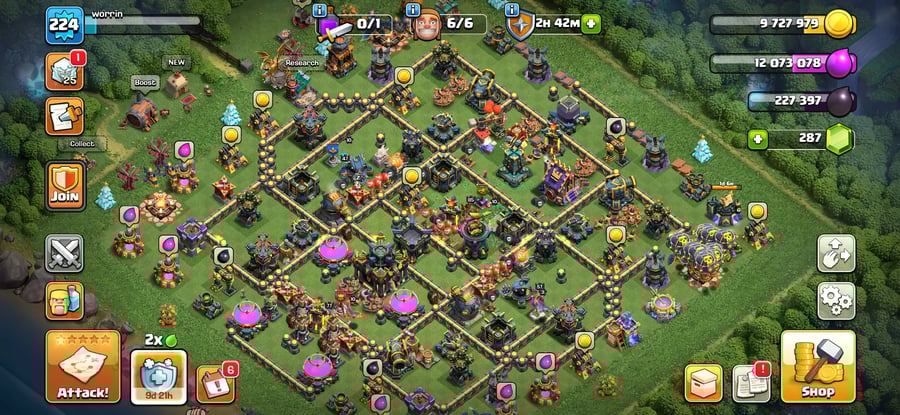Open the silver ore icon with notification

click(64, 71)
